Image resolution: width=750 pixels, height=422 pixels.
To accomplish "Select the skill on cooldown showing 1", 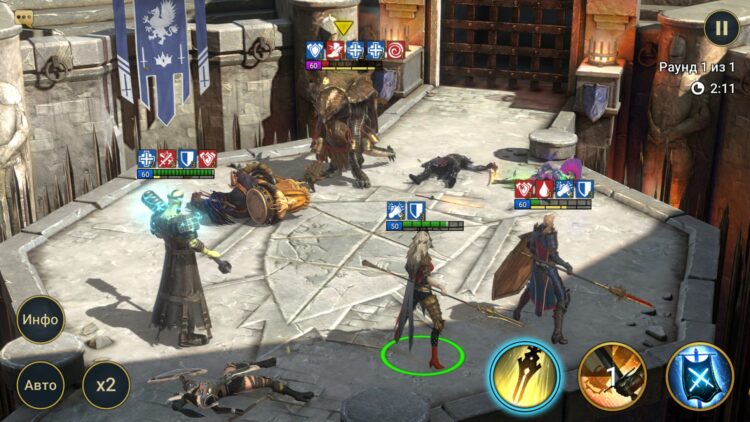I will [612, 376].
